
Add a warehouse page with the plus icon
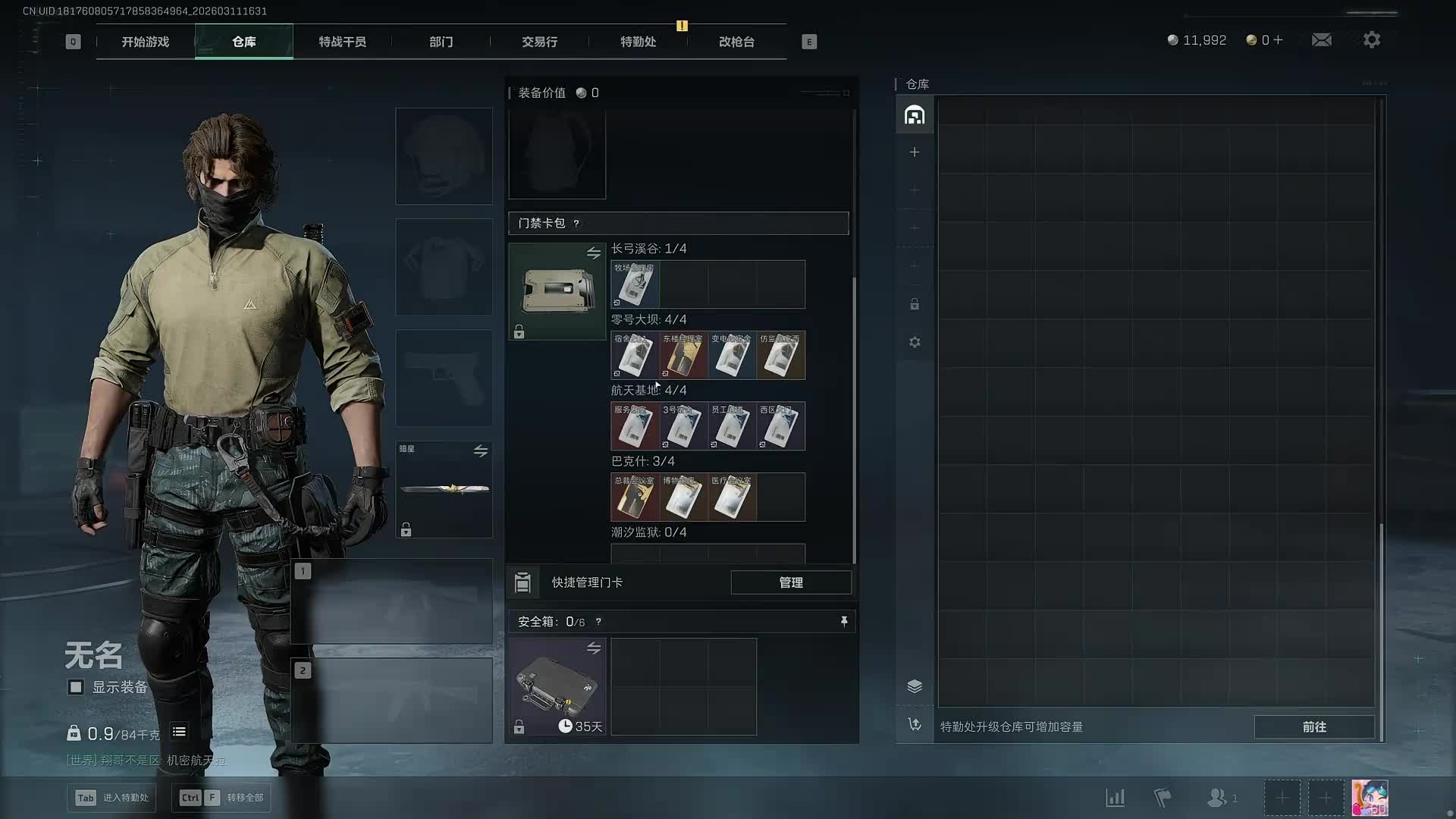click(915, 152)
